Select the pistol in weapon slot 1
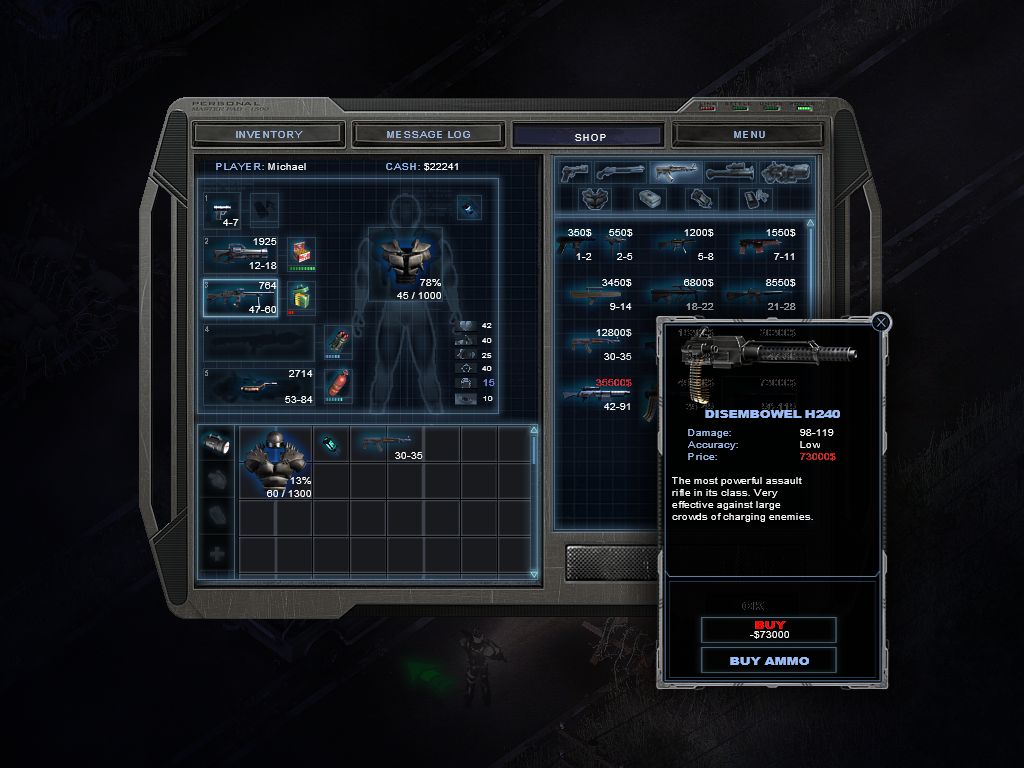 click(222, 210)
